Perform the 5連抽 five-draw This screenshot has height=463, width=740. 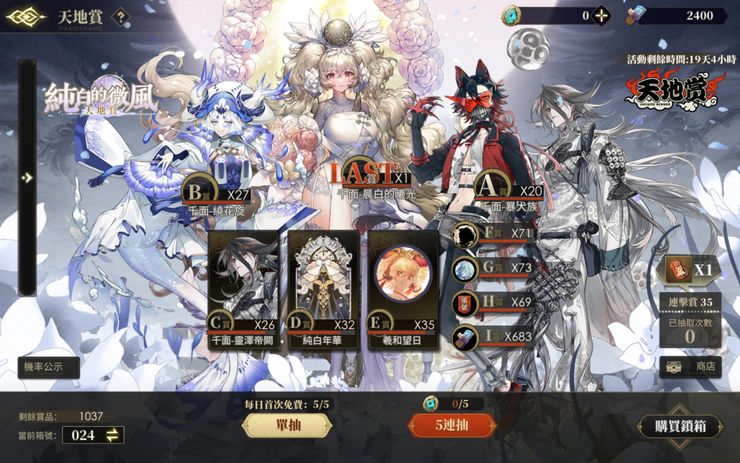click(x=452, y=425)
